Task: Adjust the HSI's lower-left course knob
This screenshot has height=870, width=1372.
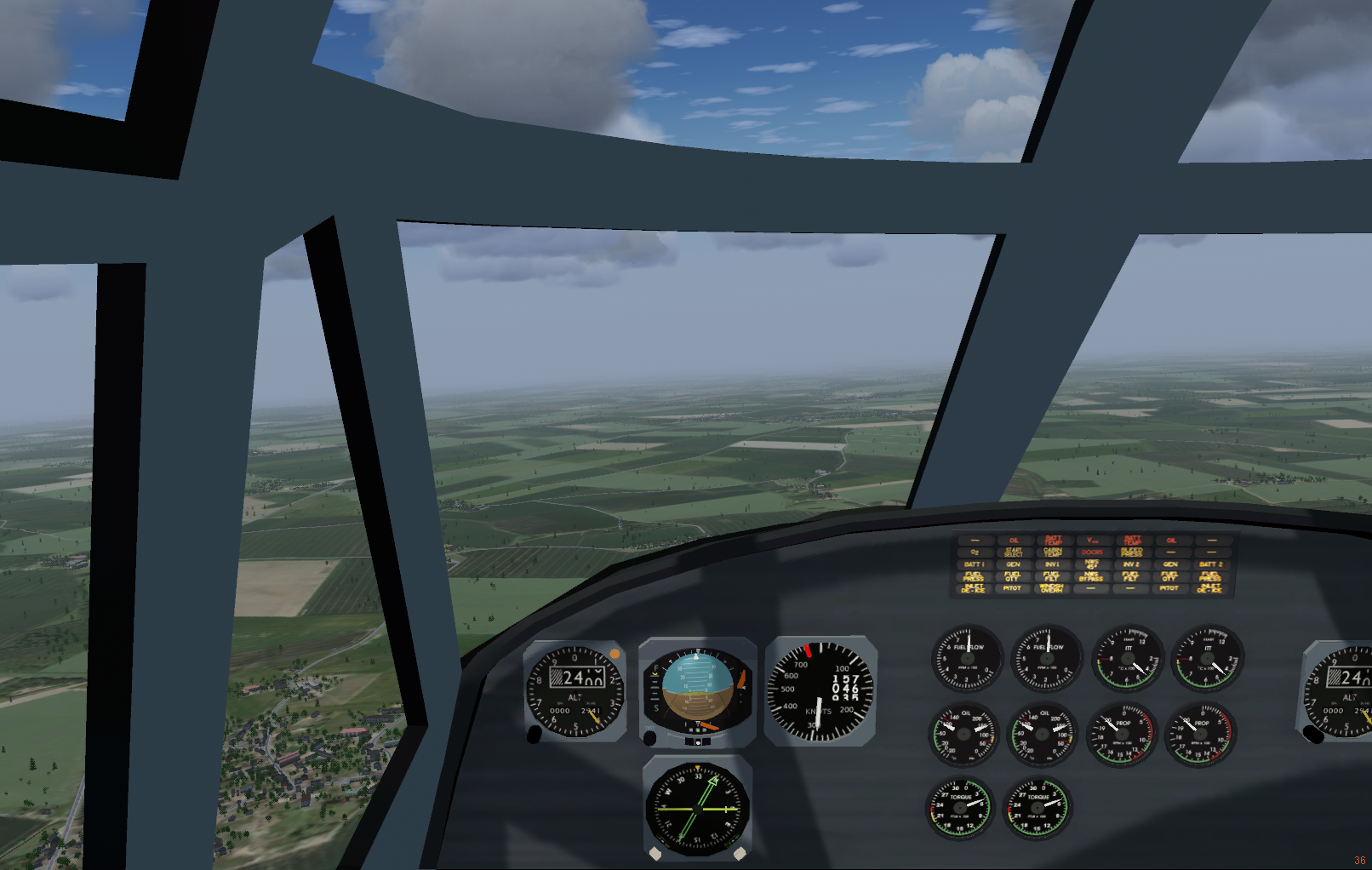Action: [655, 852]
